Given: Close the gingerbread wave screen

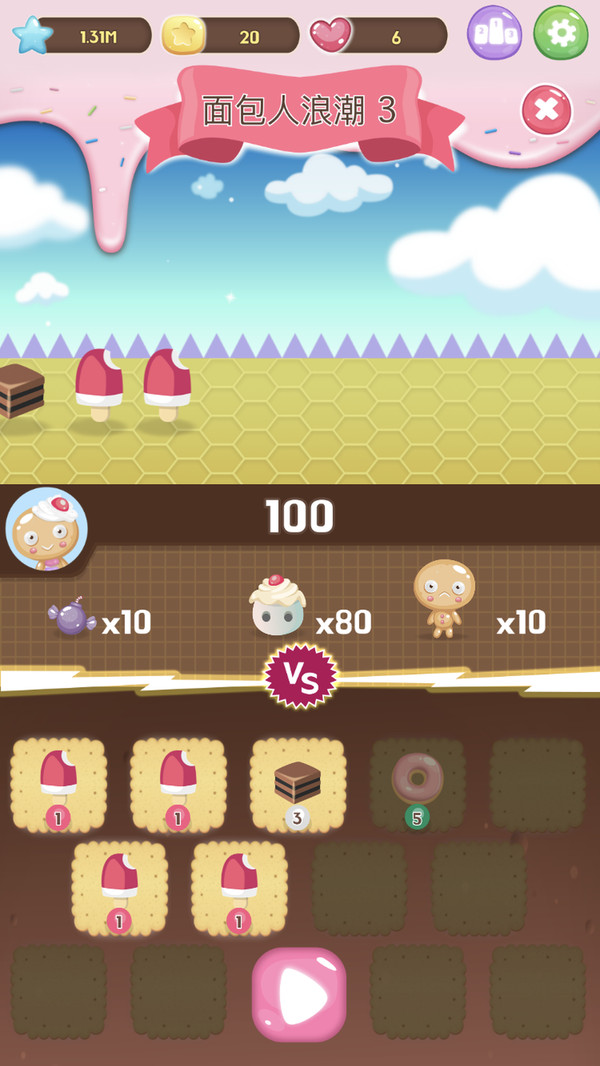Looking at the screenshot, I should point(546,111).
